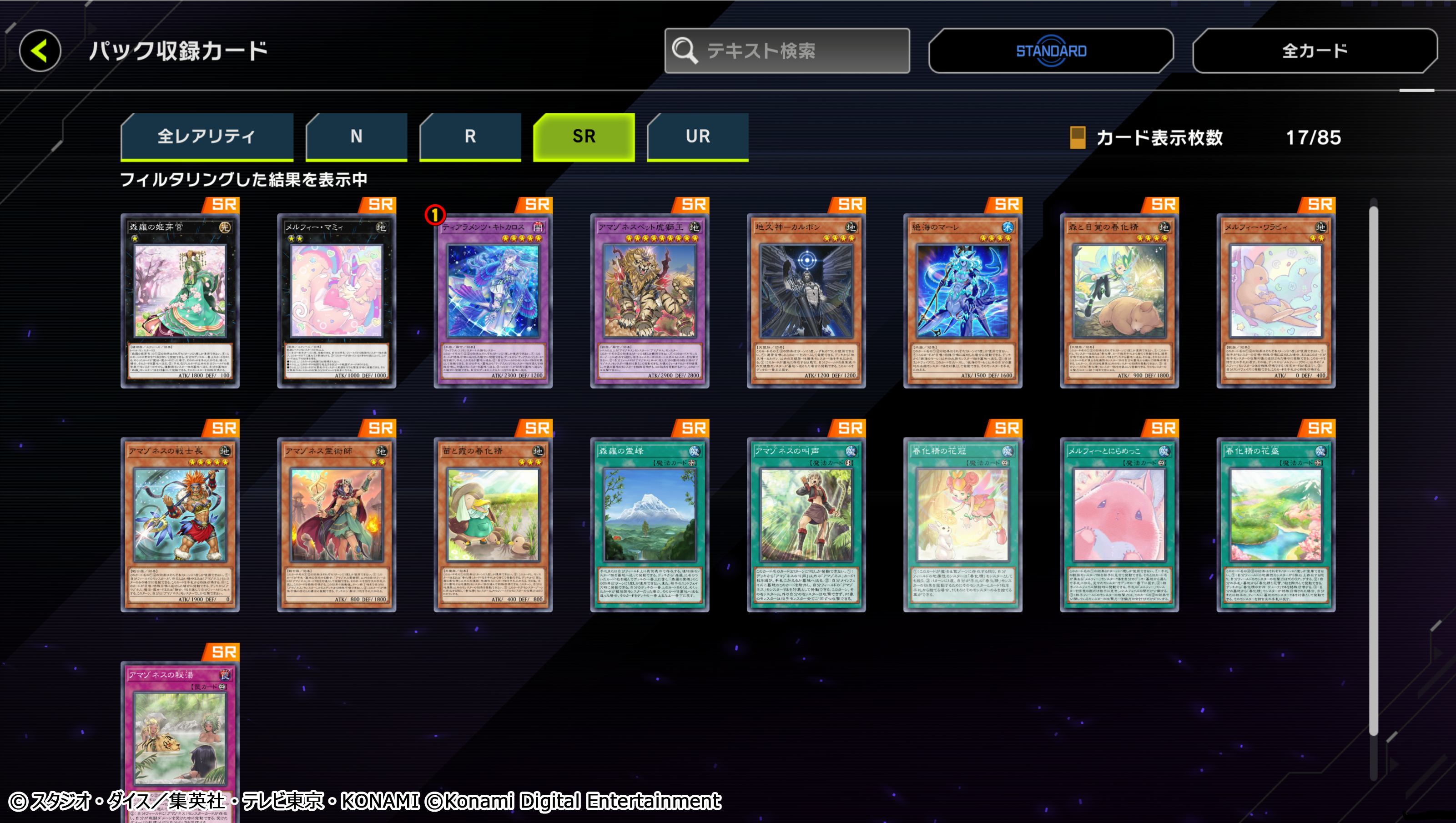Click the 地 attribute icon on メルフィー・マミィ
The height and width of the screenshot is (823, 1456).
coord(382,226)
